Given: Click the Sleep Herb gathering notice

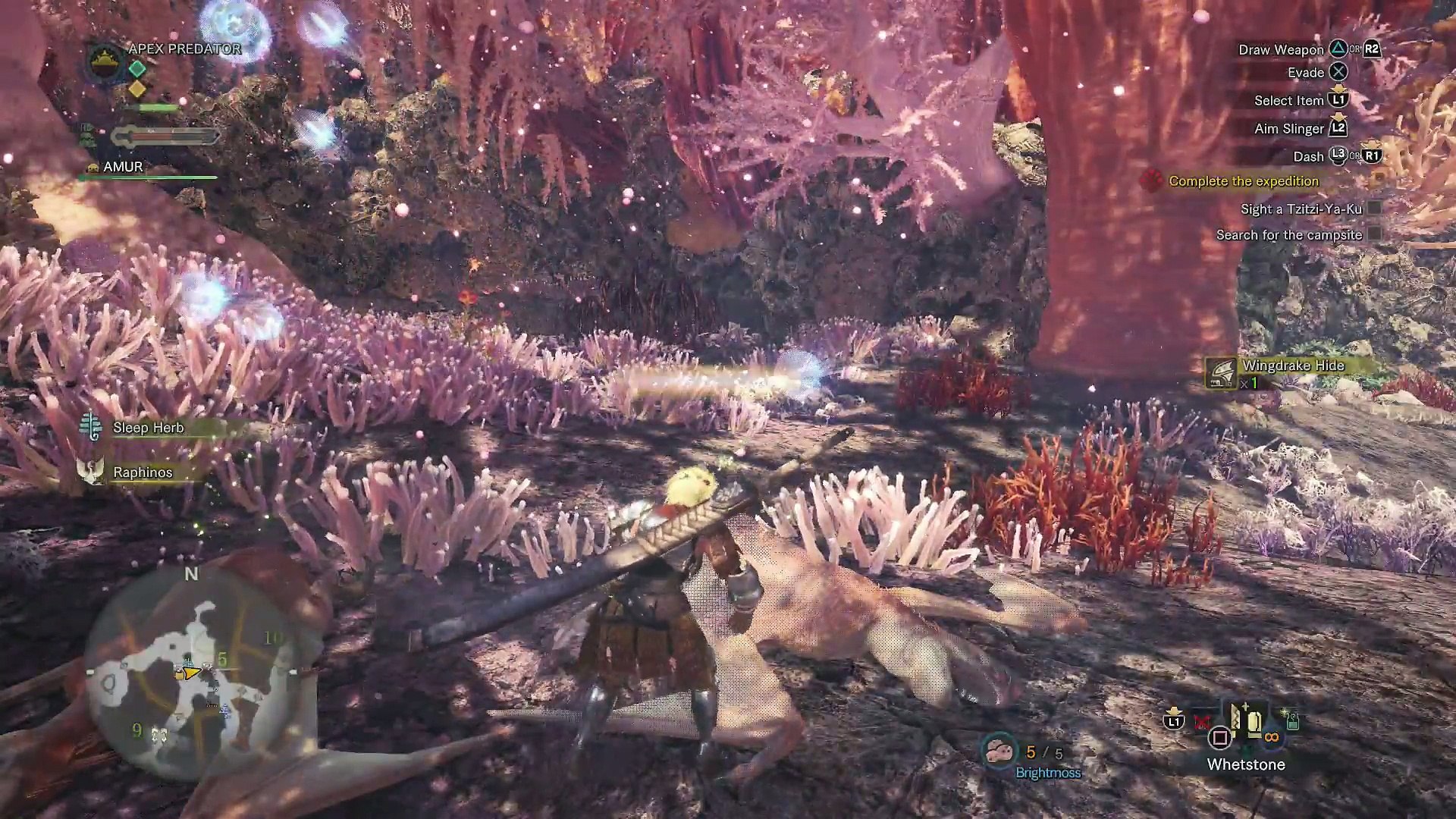Looking at the screenshot, I should (x=148, y=428).
